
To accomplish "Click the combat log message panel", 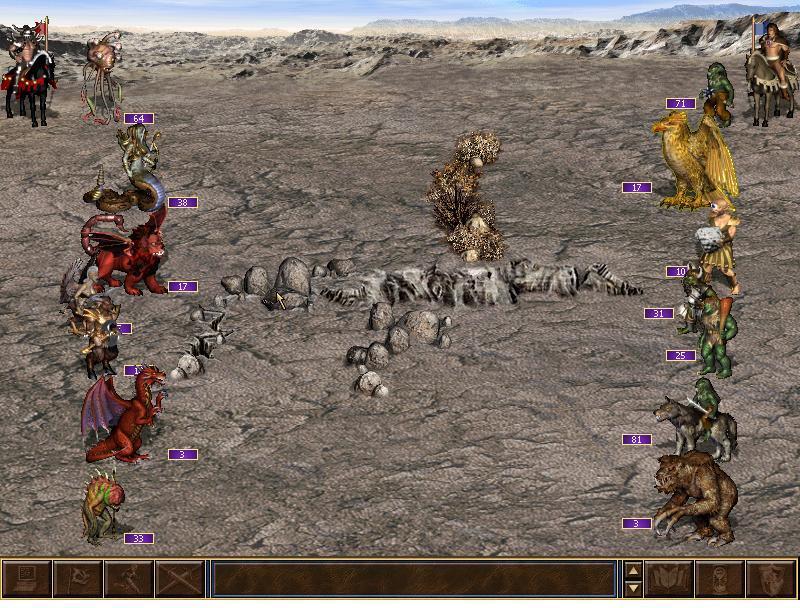I will point(413,580).
